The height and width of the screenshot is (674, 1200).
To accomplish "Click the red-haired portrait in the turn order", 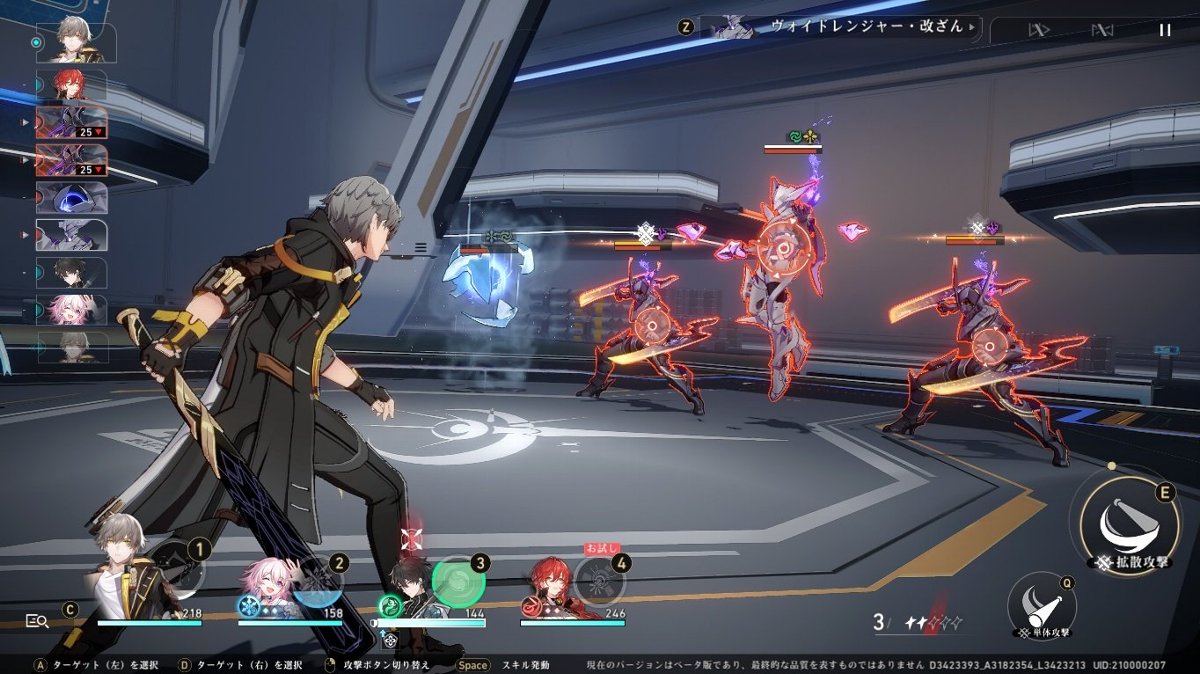I will [72, 84].
